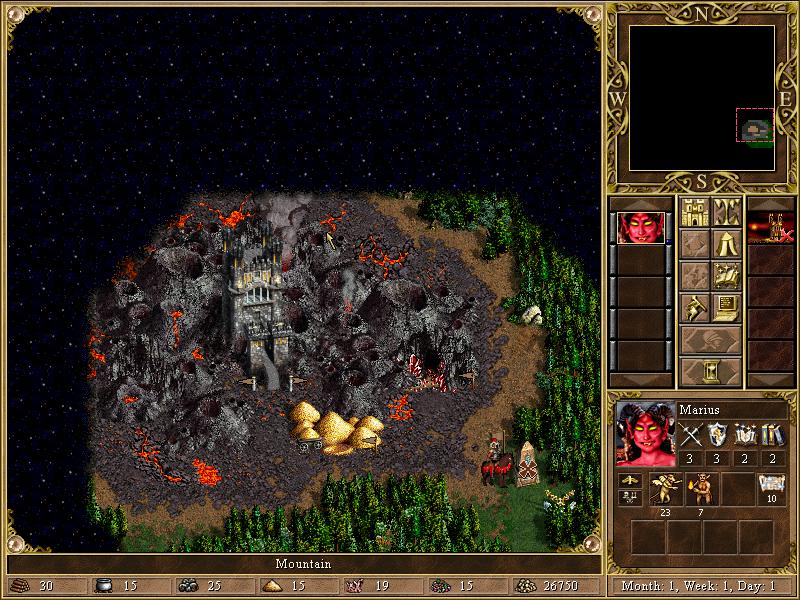This screenshot has width=800, height=600.
Task: Put the hero to sleep with the tent button
Action: click(726, 244)
